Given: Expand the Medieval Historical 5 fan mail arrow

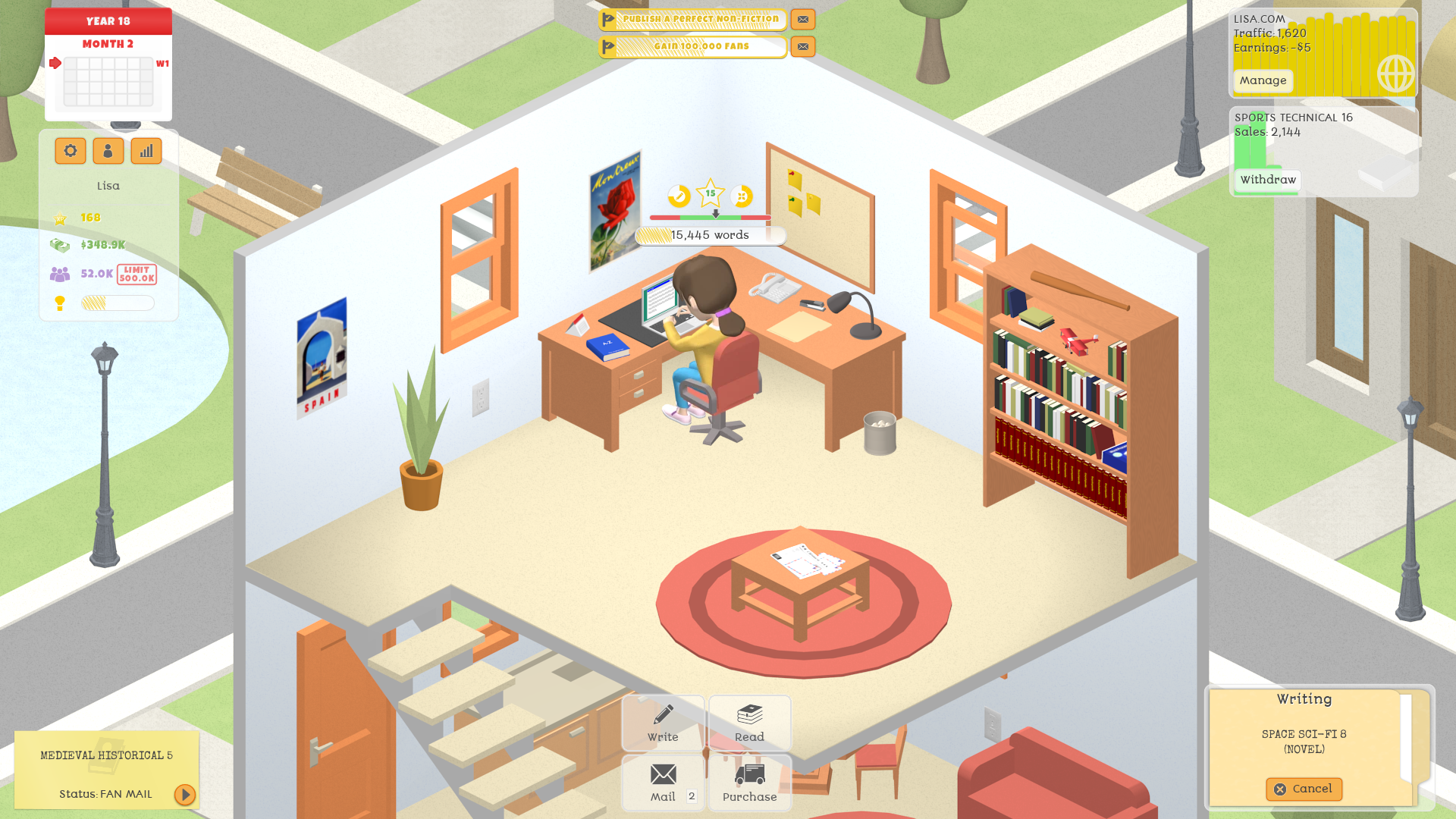Looking at the screenshot, I should point(184,795).
